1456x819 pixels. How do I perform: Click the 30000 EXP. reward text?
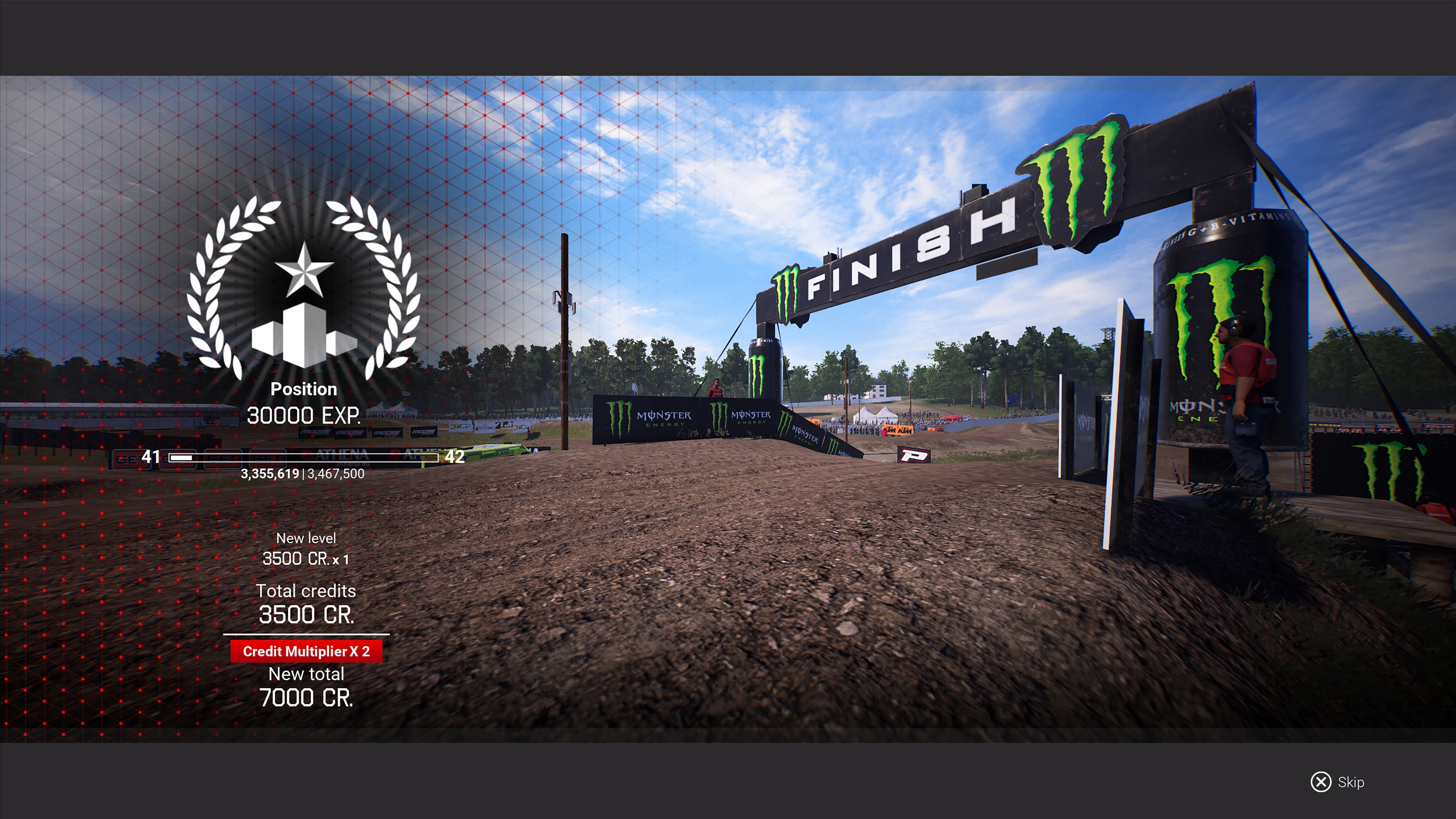click(x=304, y=416)
